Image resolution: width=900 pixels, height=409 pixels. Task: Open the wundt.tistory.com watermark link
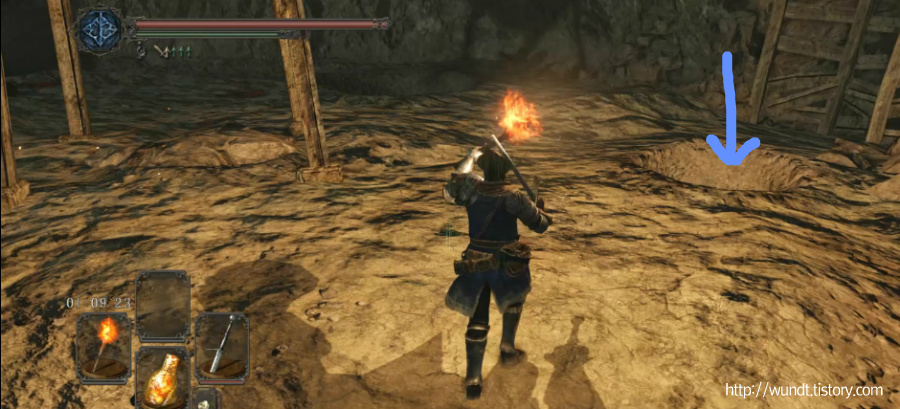[803, 390]
